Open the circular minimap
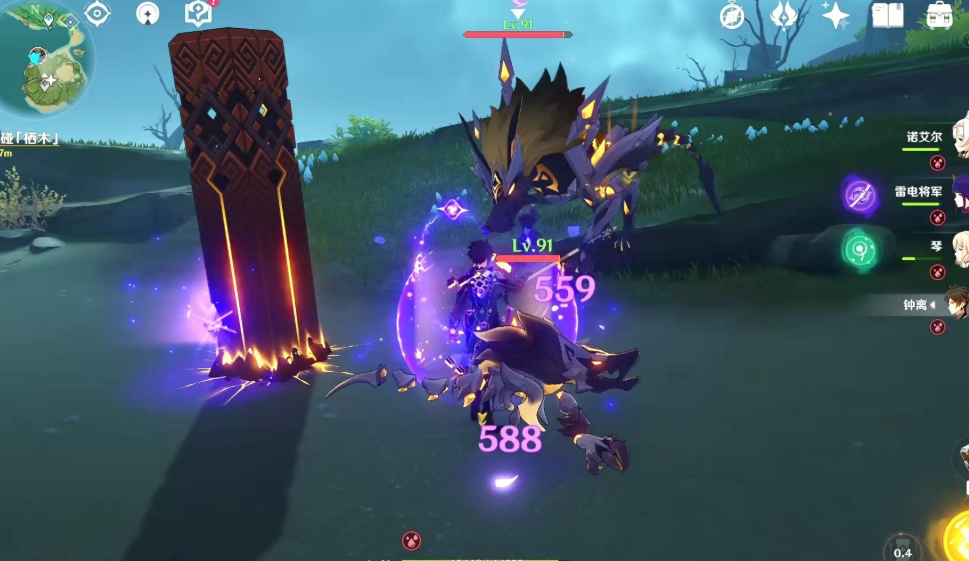The height and width of the screenshot is (561, 969). point(46,58)
